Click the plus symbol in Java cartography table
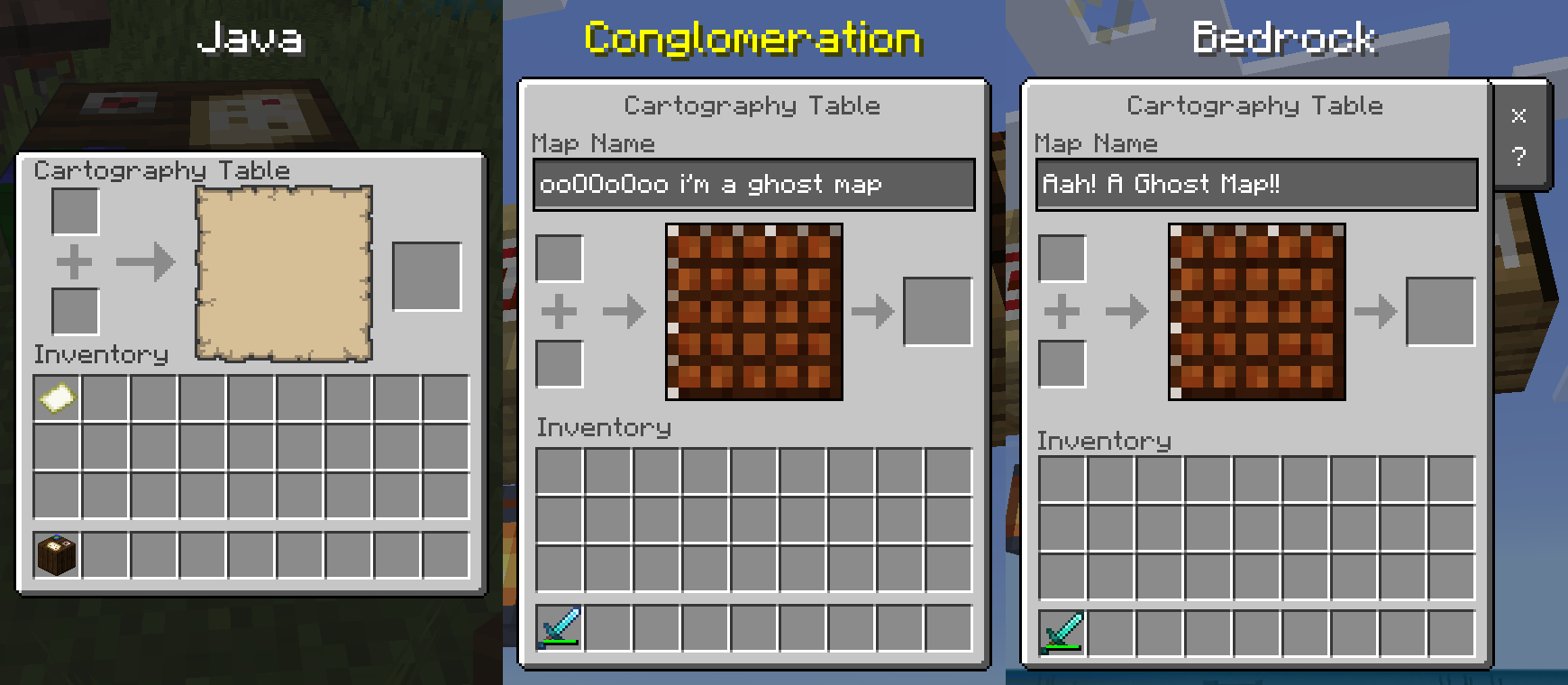1568x685 pixels. [73, 260]
